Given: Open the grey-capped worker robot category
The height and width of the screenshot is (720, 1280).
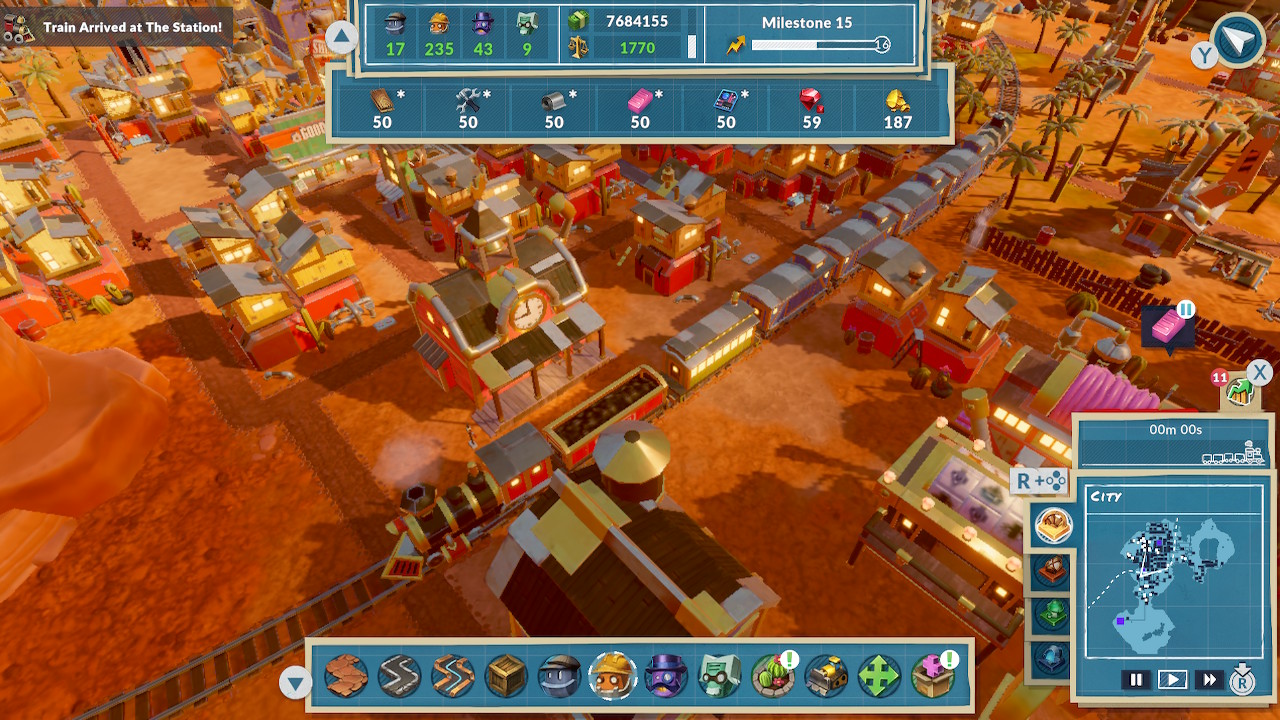Looking at the screenshot, I should [x=559, y=677].
